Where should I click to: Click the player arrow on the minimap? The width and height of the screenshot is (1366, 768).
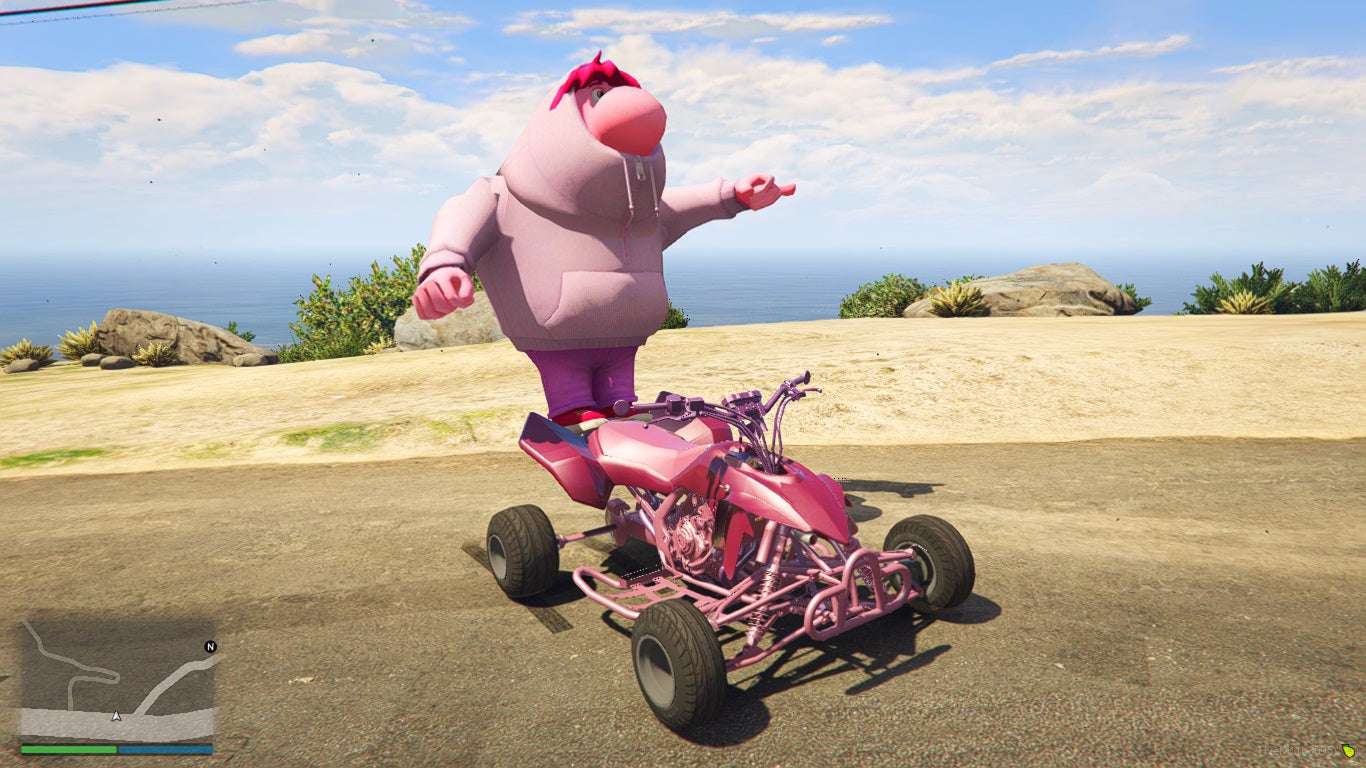tap(117, 715)
